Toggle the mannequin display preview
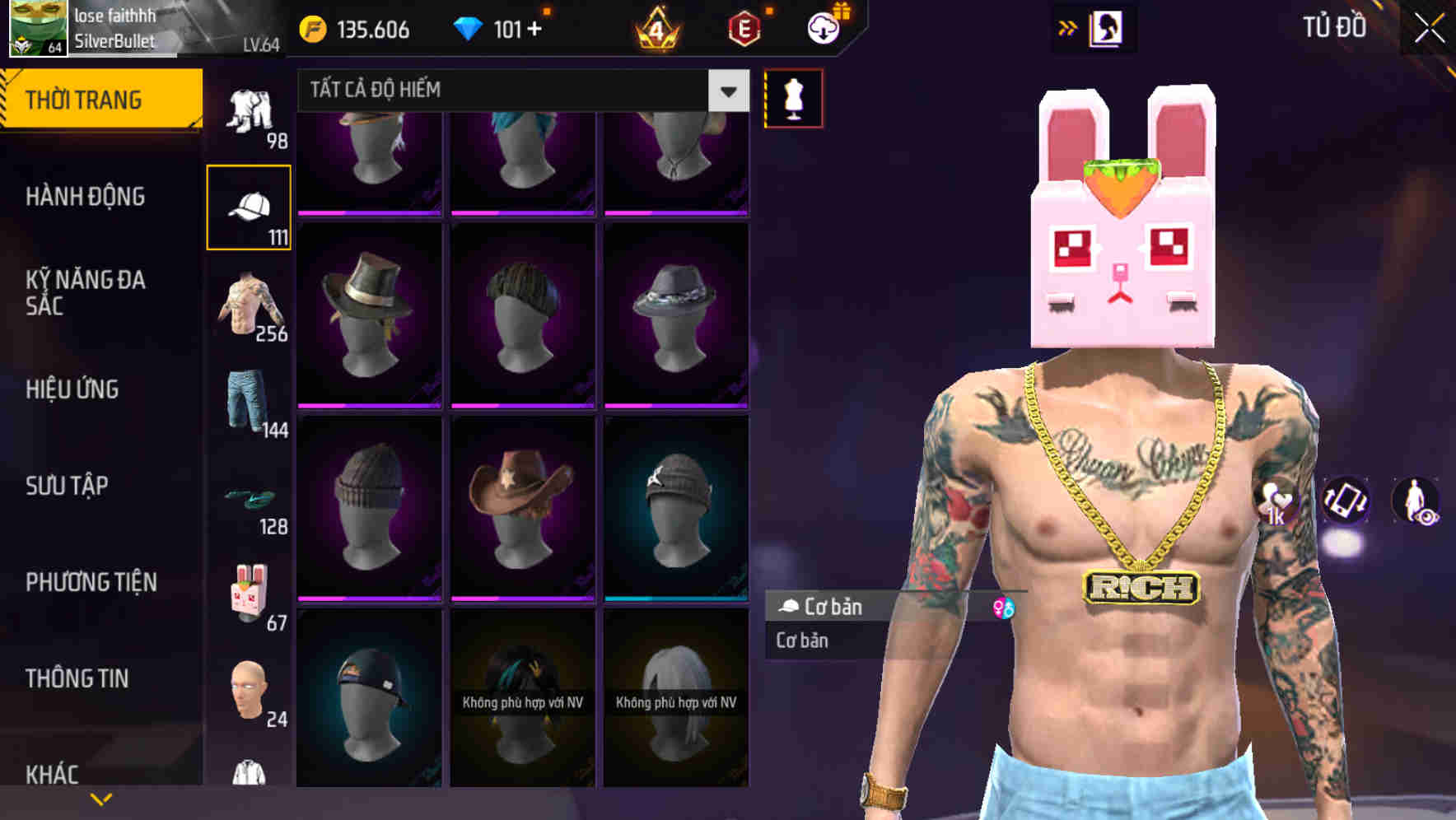1456x820 pixels. click(791, 97)
